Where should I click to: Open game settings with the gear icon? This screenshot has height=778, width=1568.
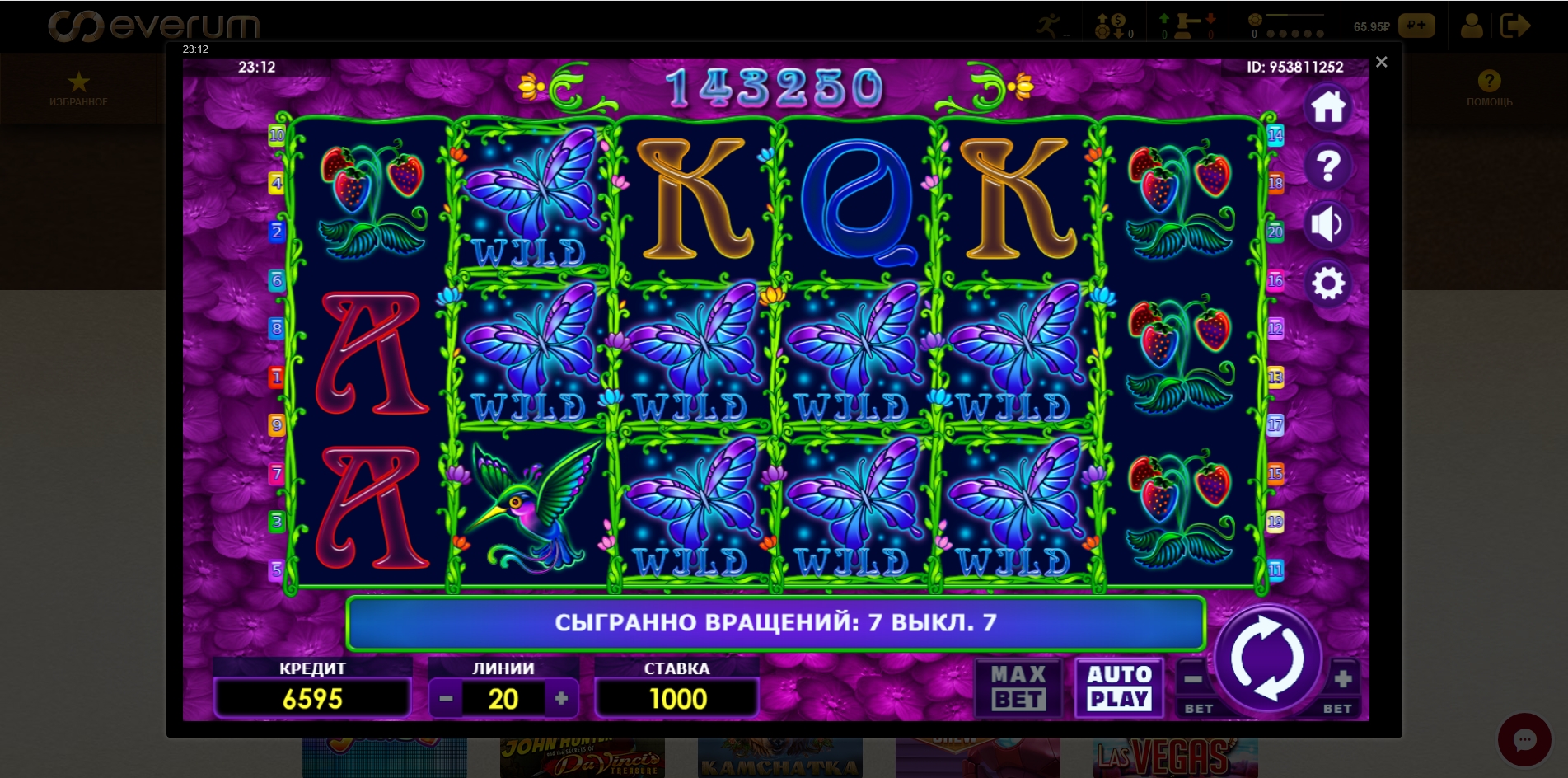pyautogui.click(x=1328, y=284)
